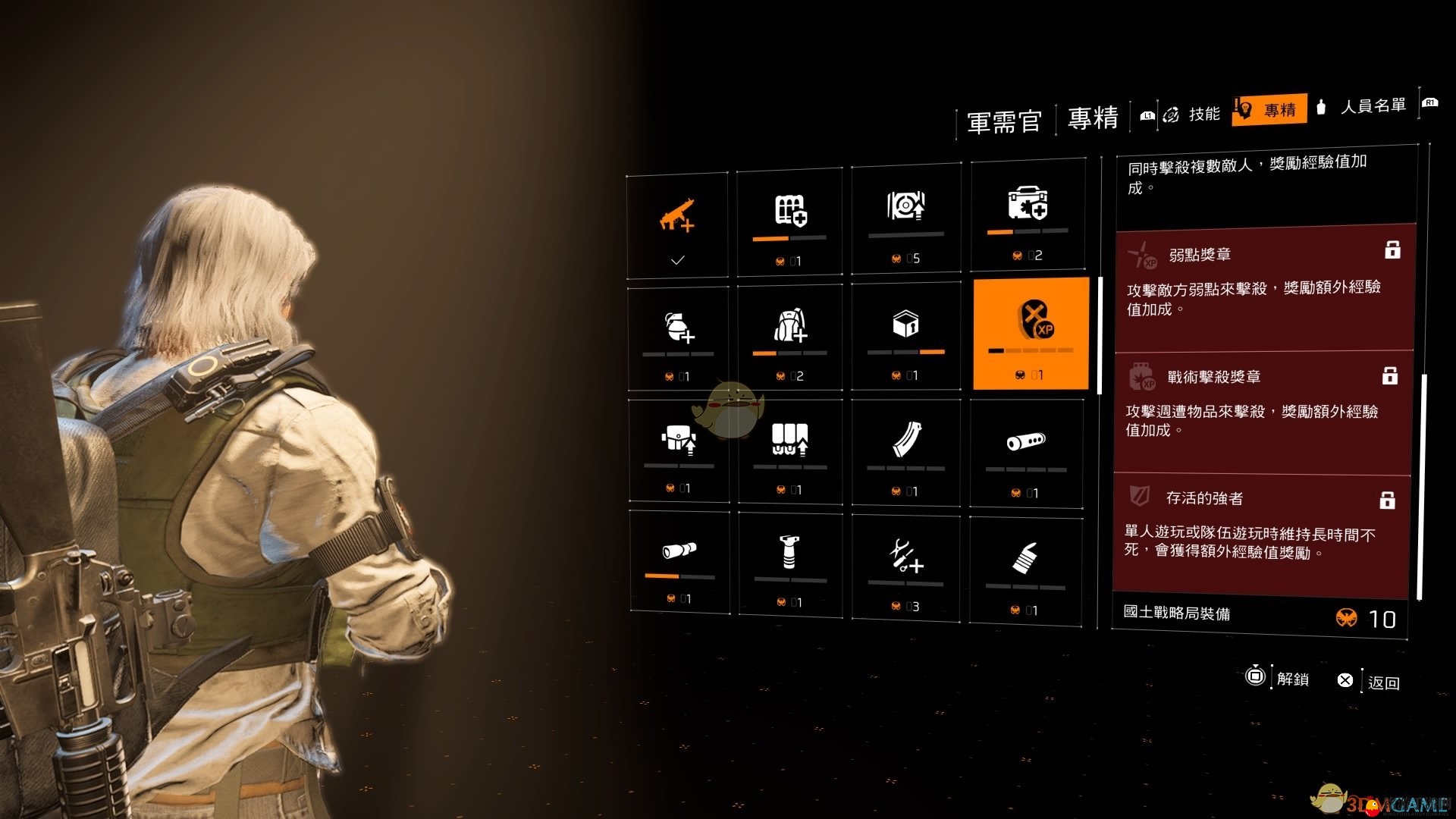
Task: Choose the armor kit plus perk tile
Action: [x=789, y=221]
